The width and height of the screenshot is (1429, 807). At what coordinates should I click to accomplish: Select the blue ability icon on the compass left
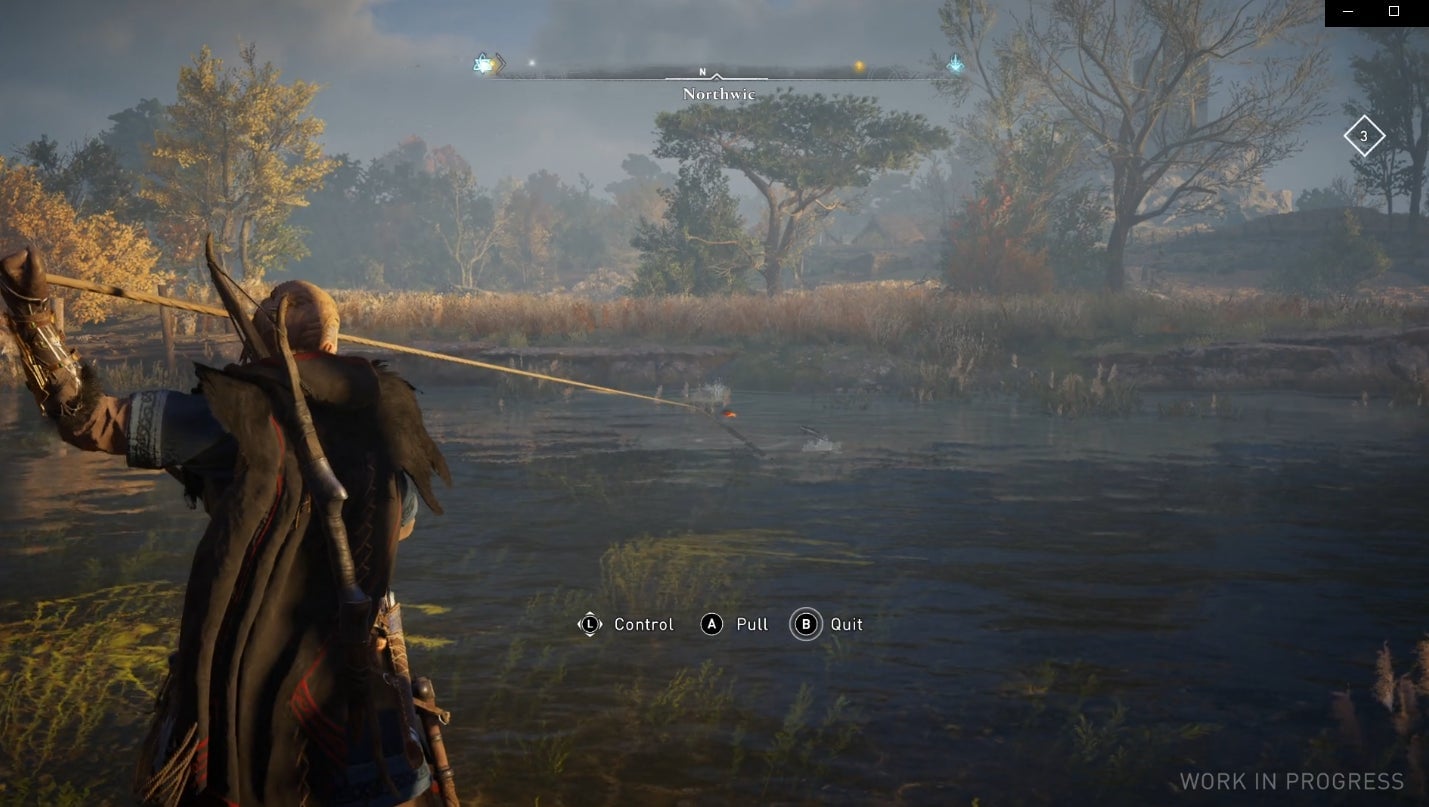pos(483,64)
